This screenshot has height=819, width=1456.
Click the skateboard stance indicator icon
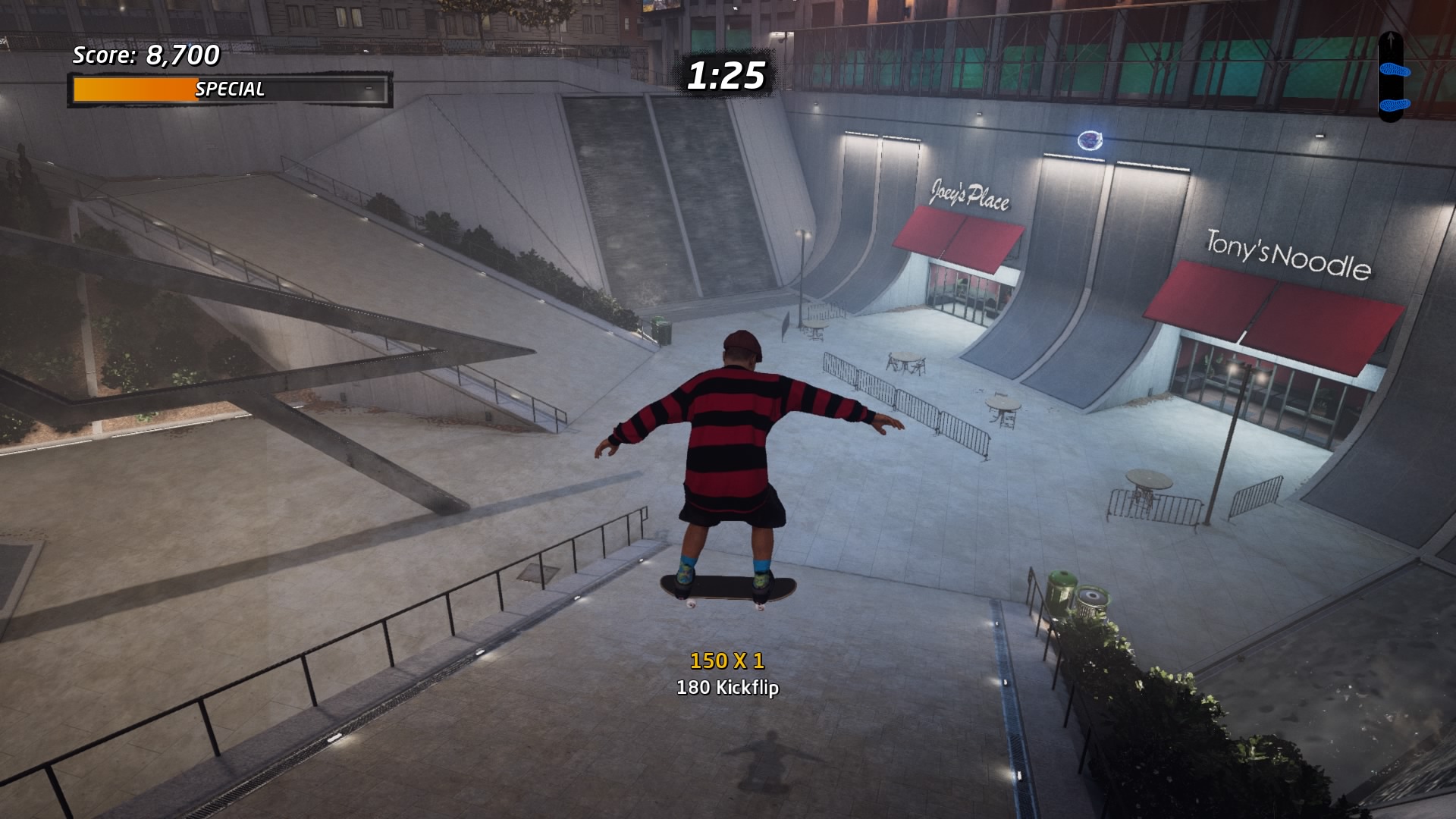coord(1392,77)
